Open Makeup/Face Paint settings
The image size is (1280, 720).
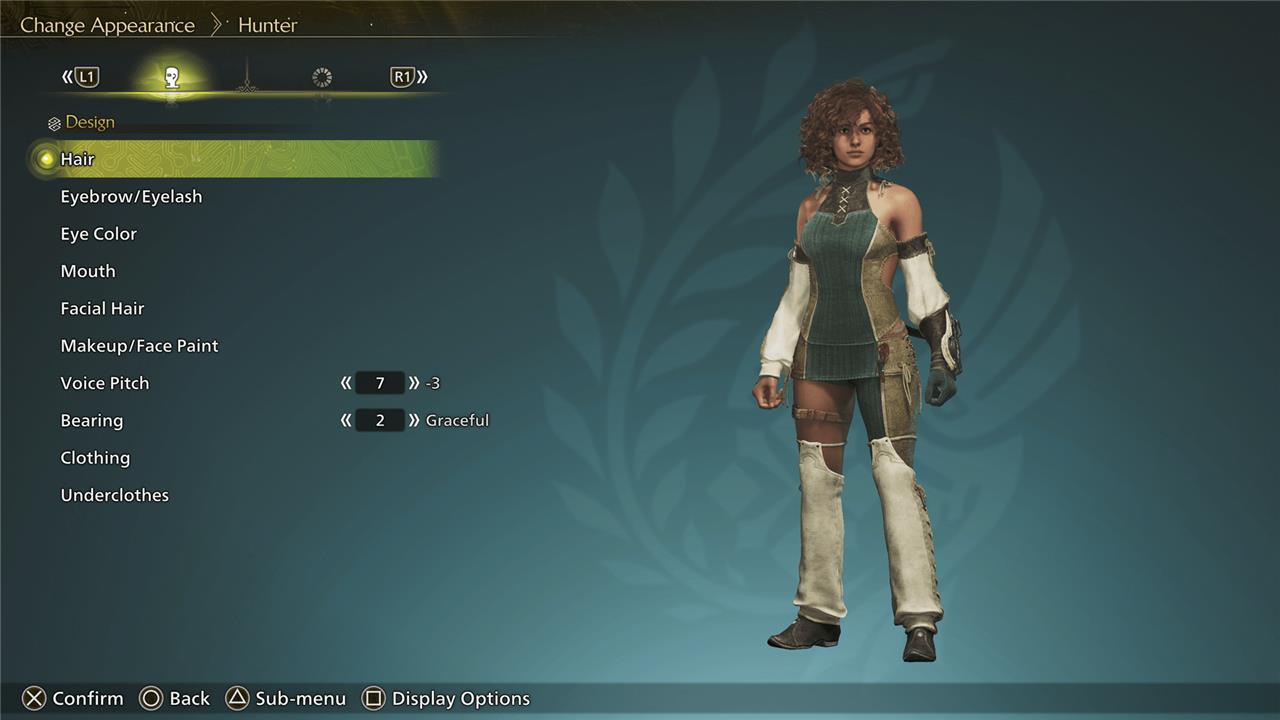coord(139,346)
